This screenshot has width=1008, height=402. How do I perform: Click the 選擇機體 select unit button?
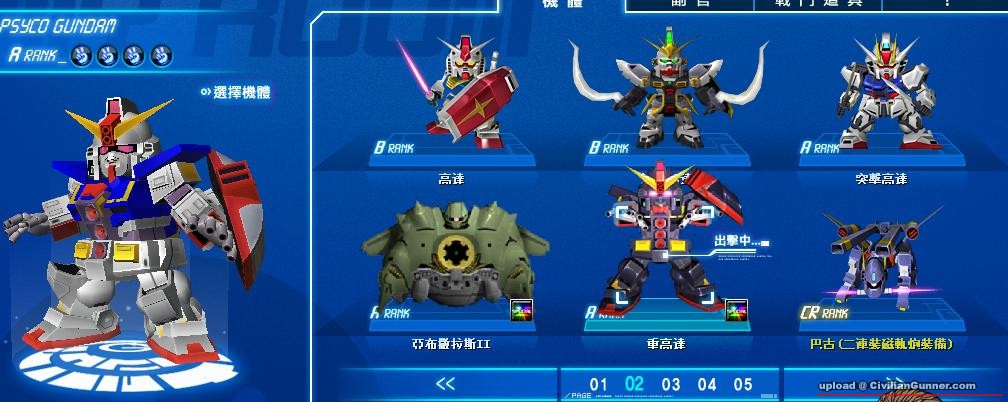click(235, 93)
